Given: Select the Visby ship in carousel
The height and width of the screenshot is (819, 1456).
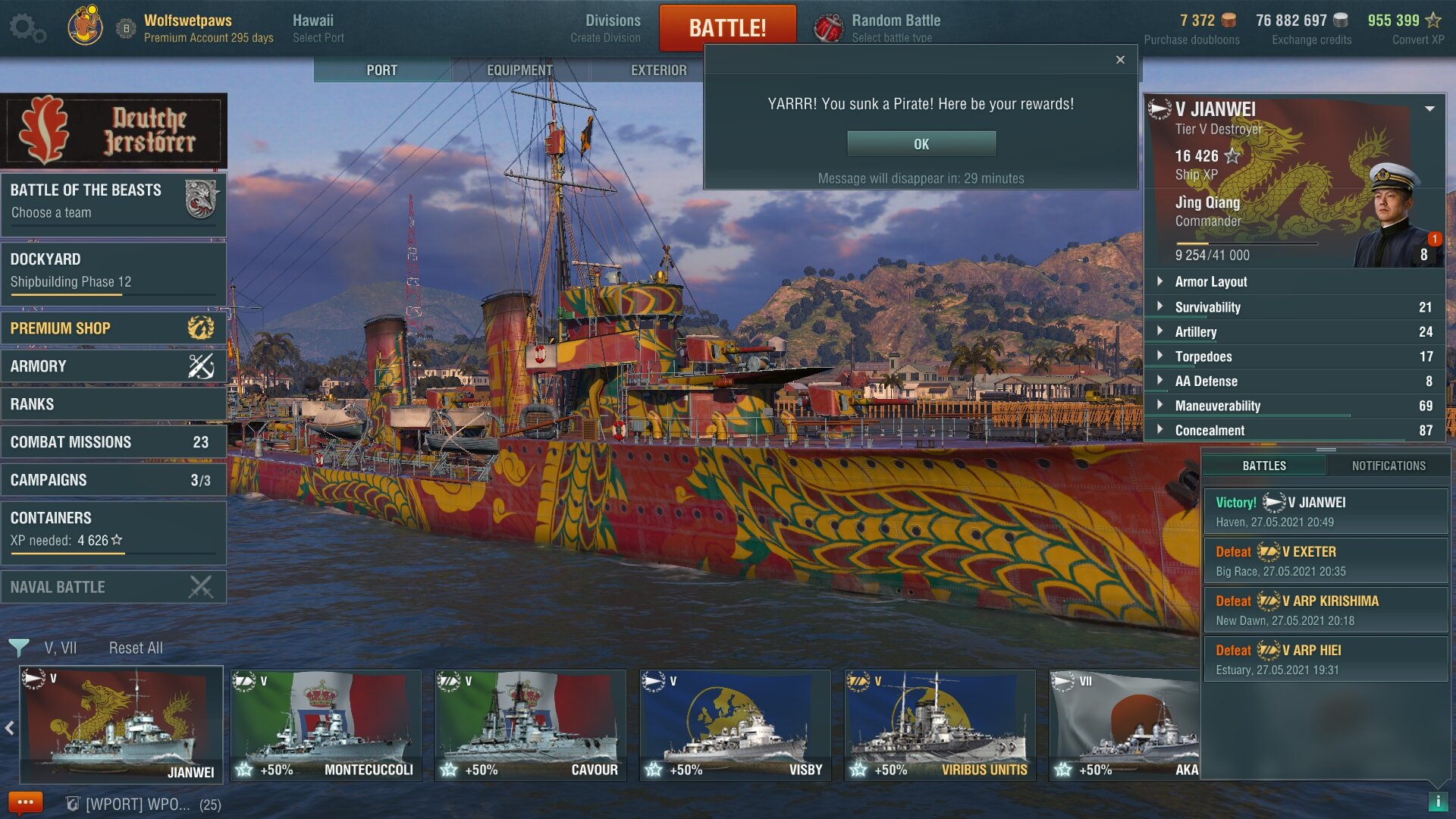Looking at the screenshot, I should click(735, 725).
